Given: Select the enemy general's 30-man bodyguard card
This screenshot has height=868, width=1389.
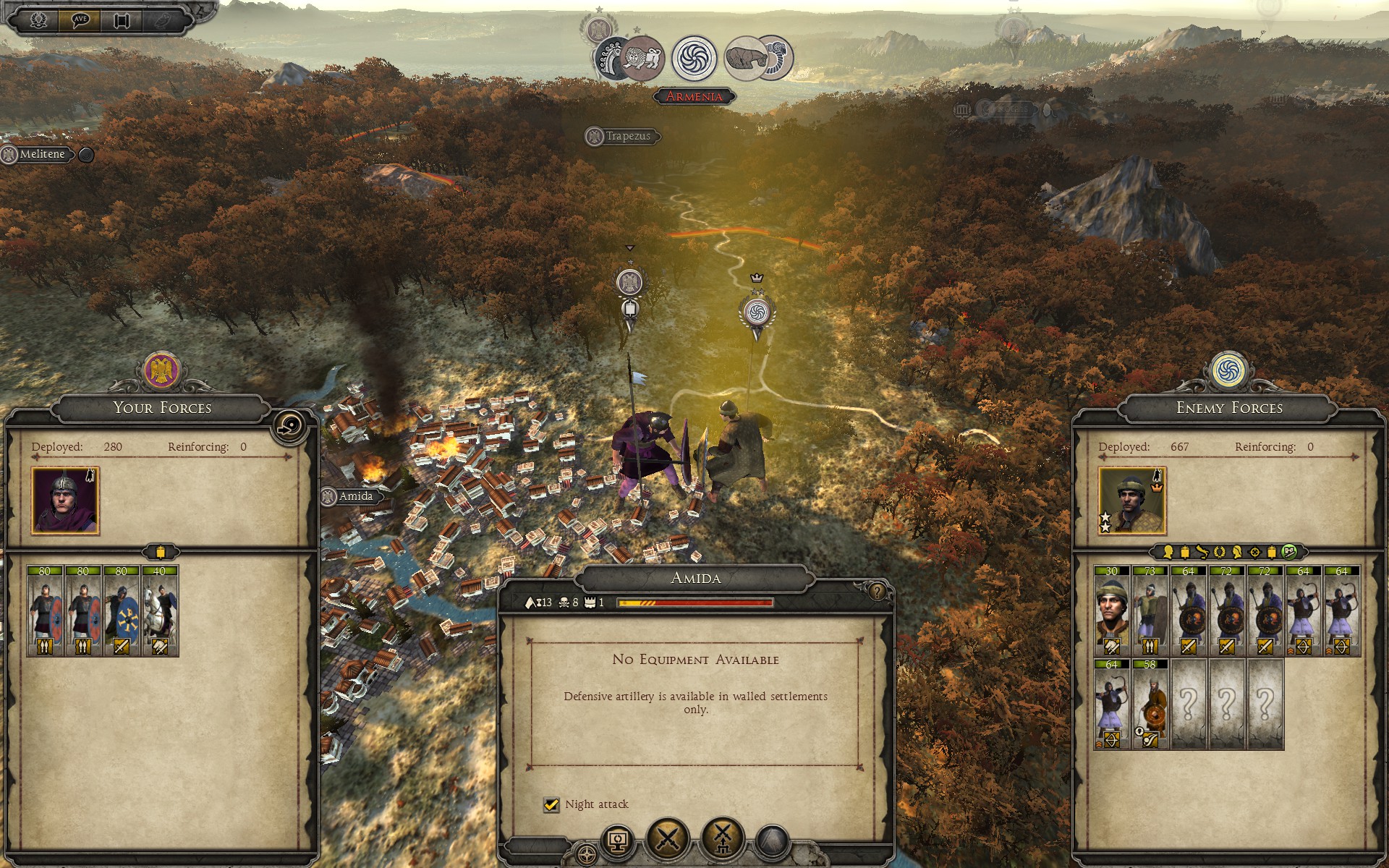Looking at the screenshot, I should click(1111, 611).
